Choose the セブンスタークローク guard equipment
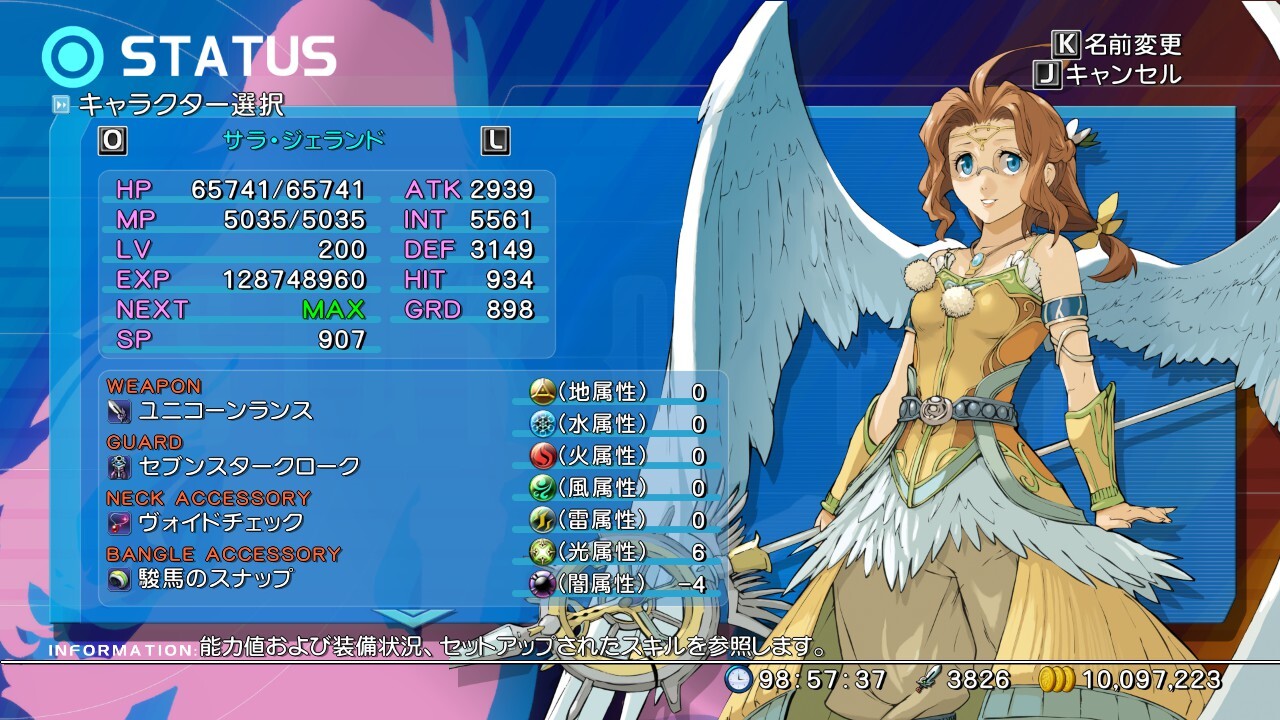The image size is (1280, 720). point(249,466)
